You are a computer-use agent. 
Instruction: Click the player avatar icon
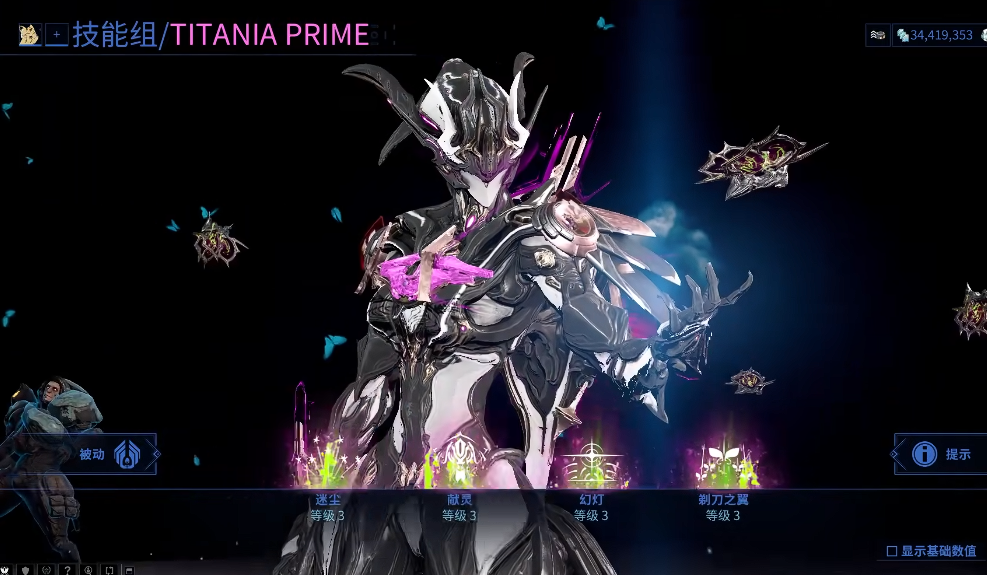point(29,35)
